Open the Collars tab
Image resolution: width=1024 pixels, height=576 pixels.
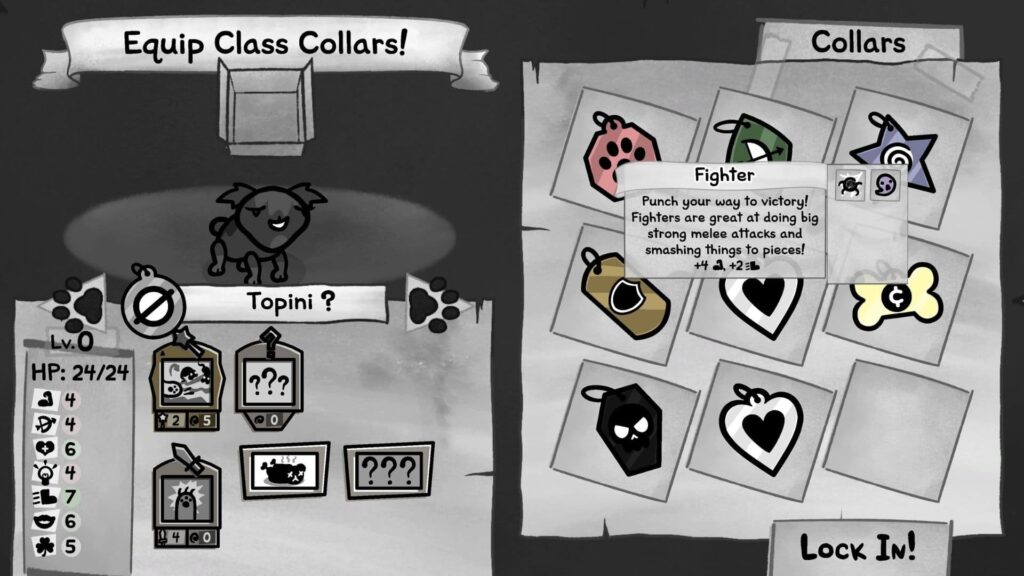point(858,43)
